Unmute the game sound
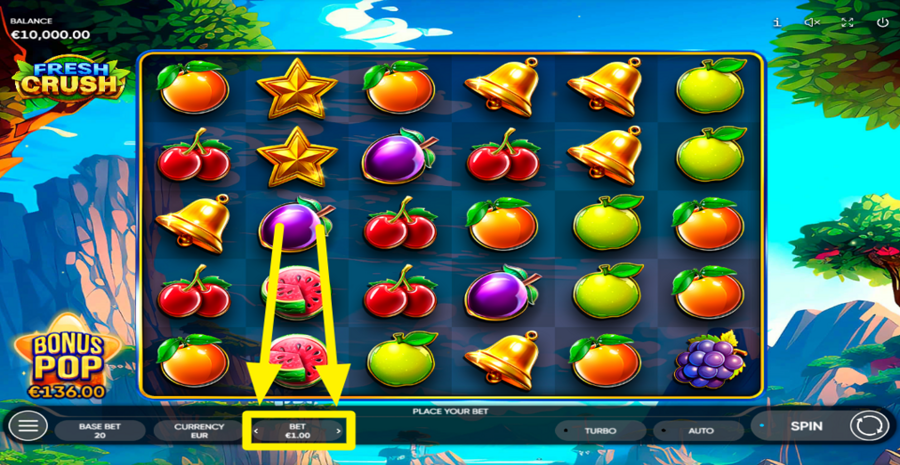This screenshot has width=900, height=465. click(x=812, y=22)
